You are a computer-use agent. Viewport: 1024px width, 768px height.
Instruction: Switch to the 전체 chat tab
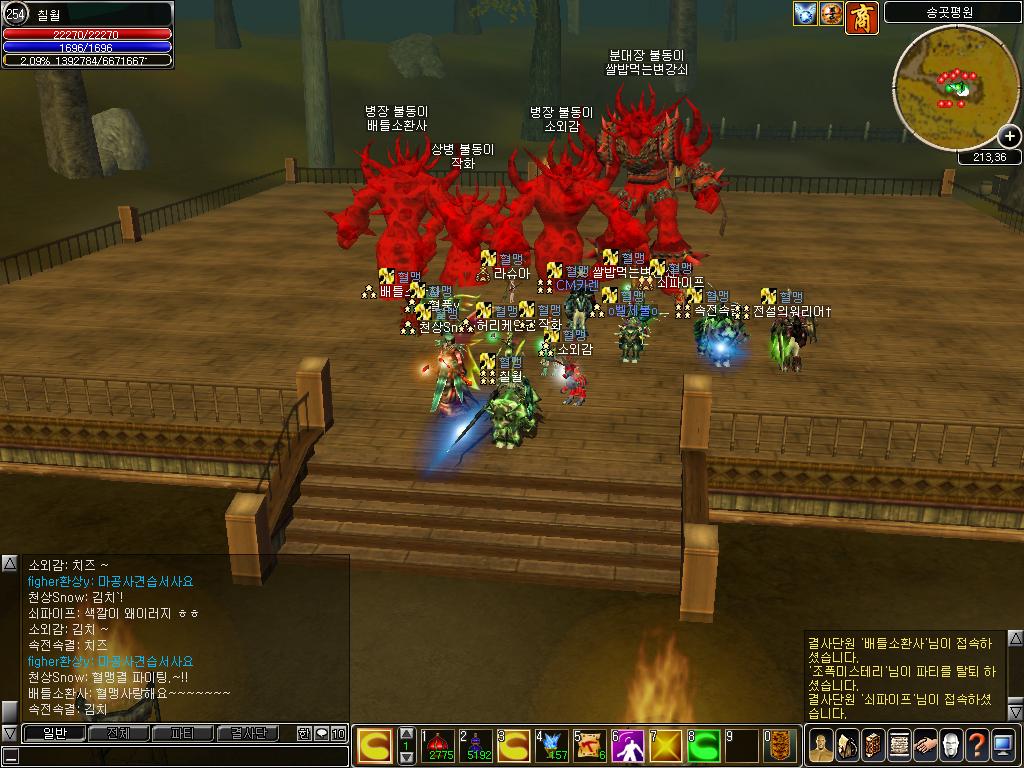click(118, 733)
